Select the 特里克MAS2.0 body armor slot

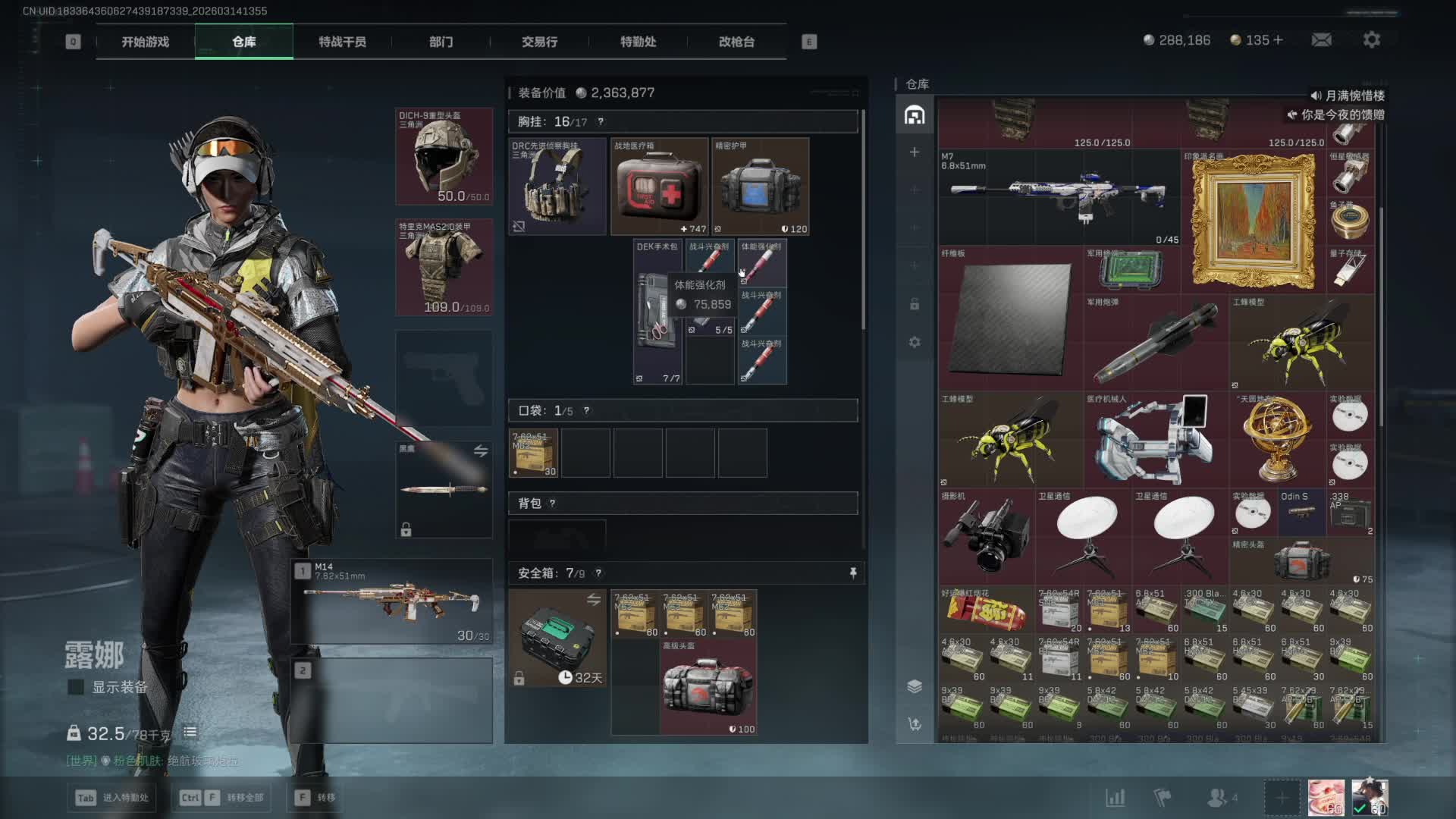[x=444, y=268]
